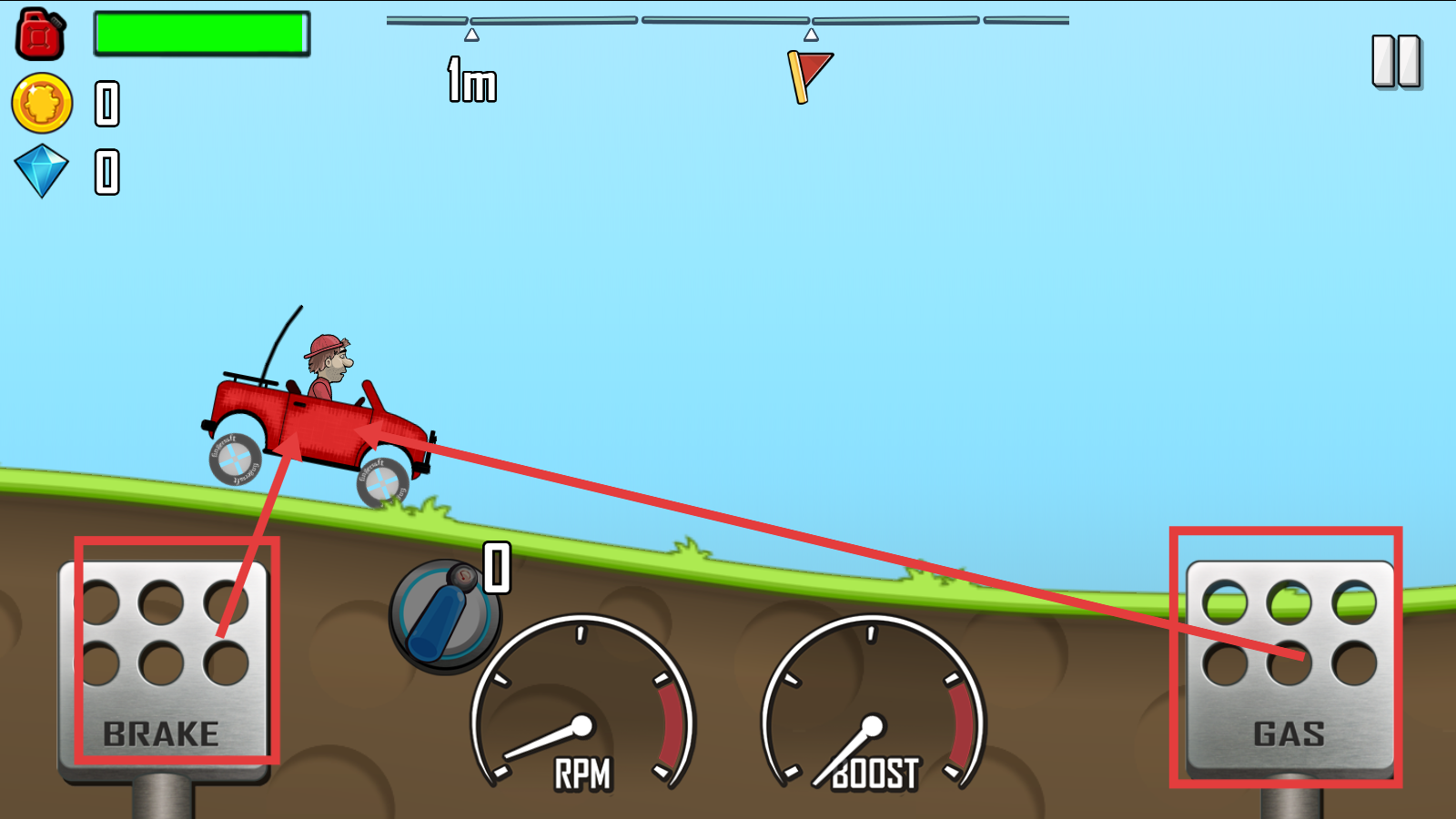Pause the game with the pause button
1456x819 pixels.
point(1397,62)
